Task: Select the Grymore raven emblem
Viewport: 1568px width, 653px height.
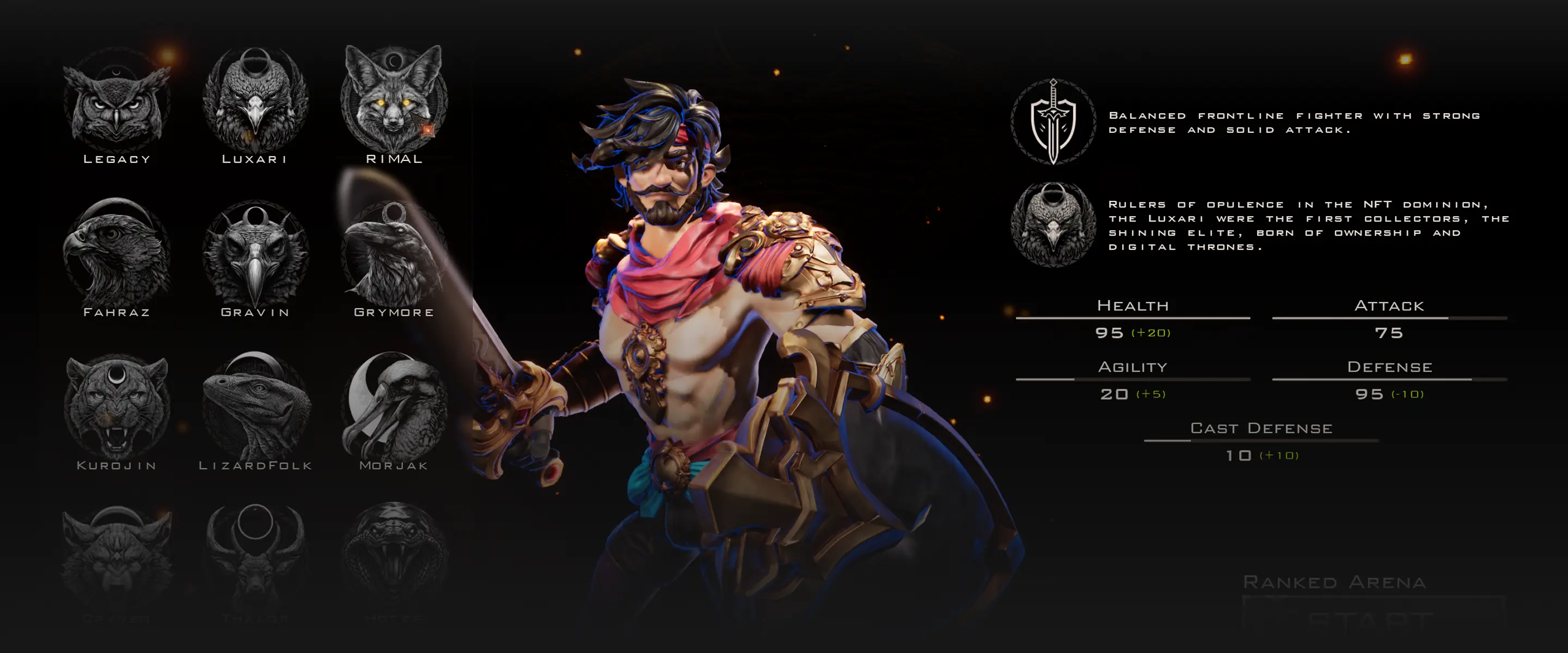Action: 394,254
